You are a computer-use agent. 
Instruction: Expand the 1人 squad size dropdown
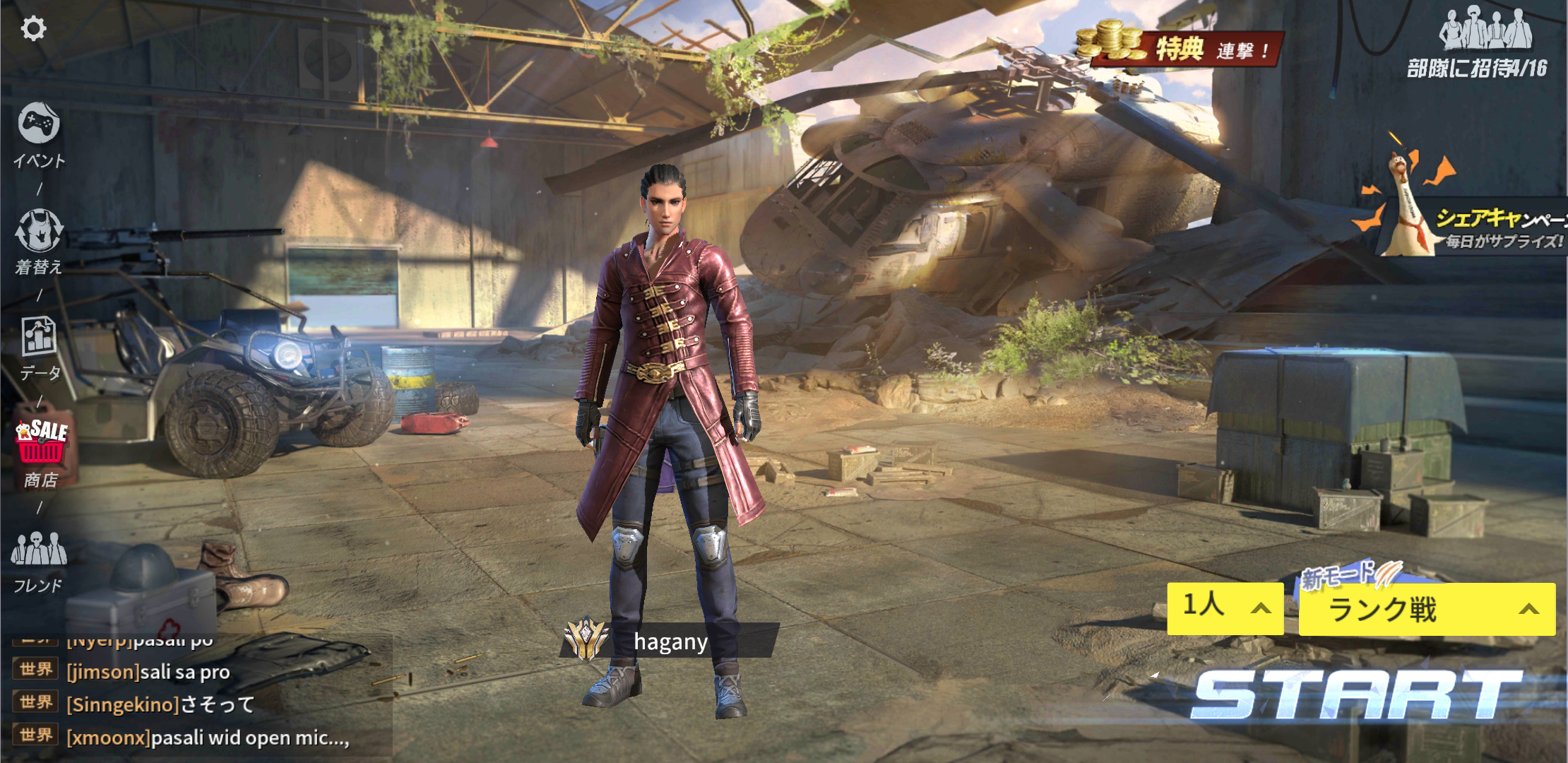pos(1225,608)
